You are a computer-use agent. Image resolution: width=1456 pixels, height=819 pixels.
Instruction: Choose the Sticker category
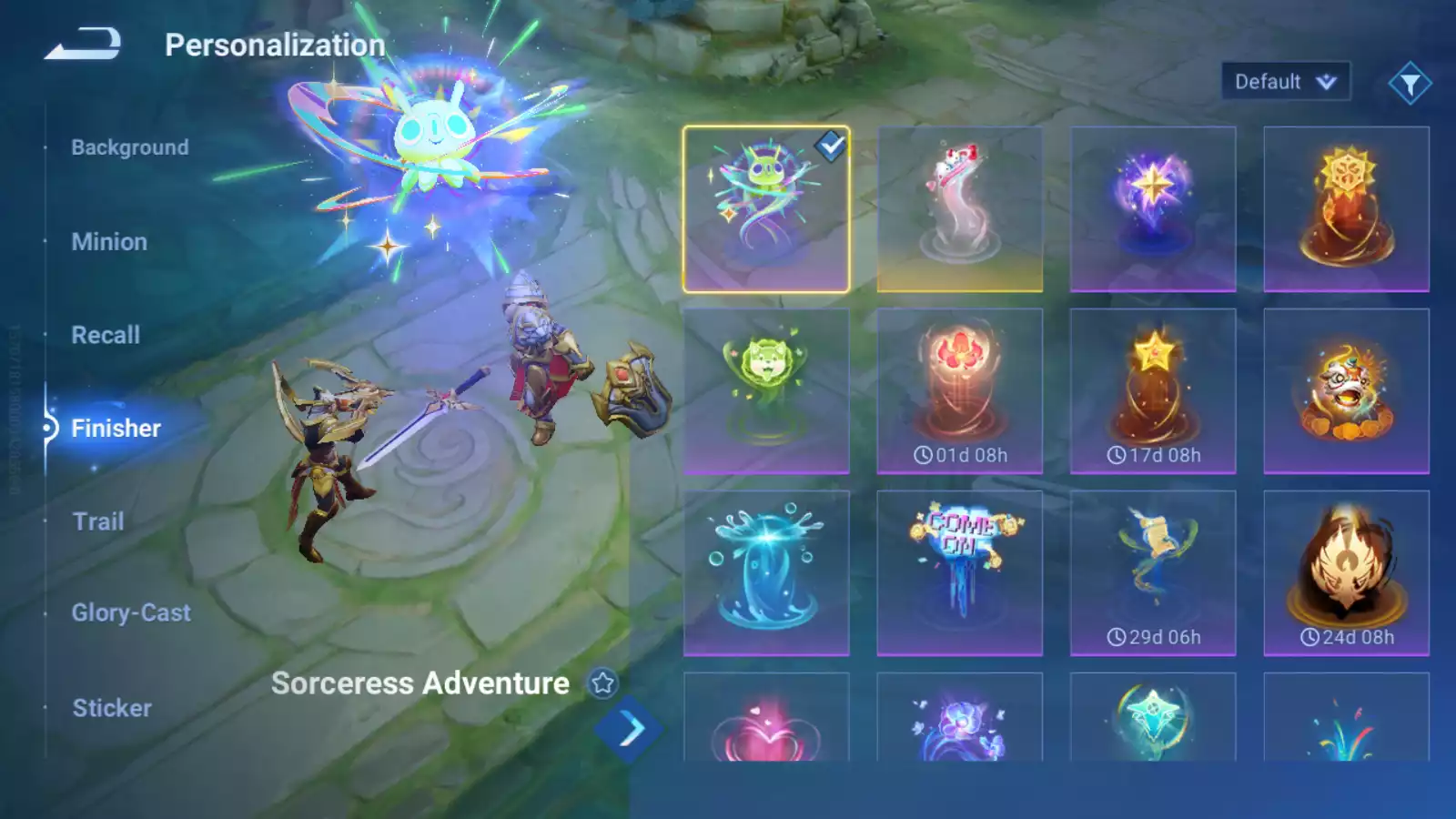click(x=112, y=708)
